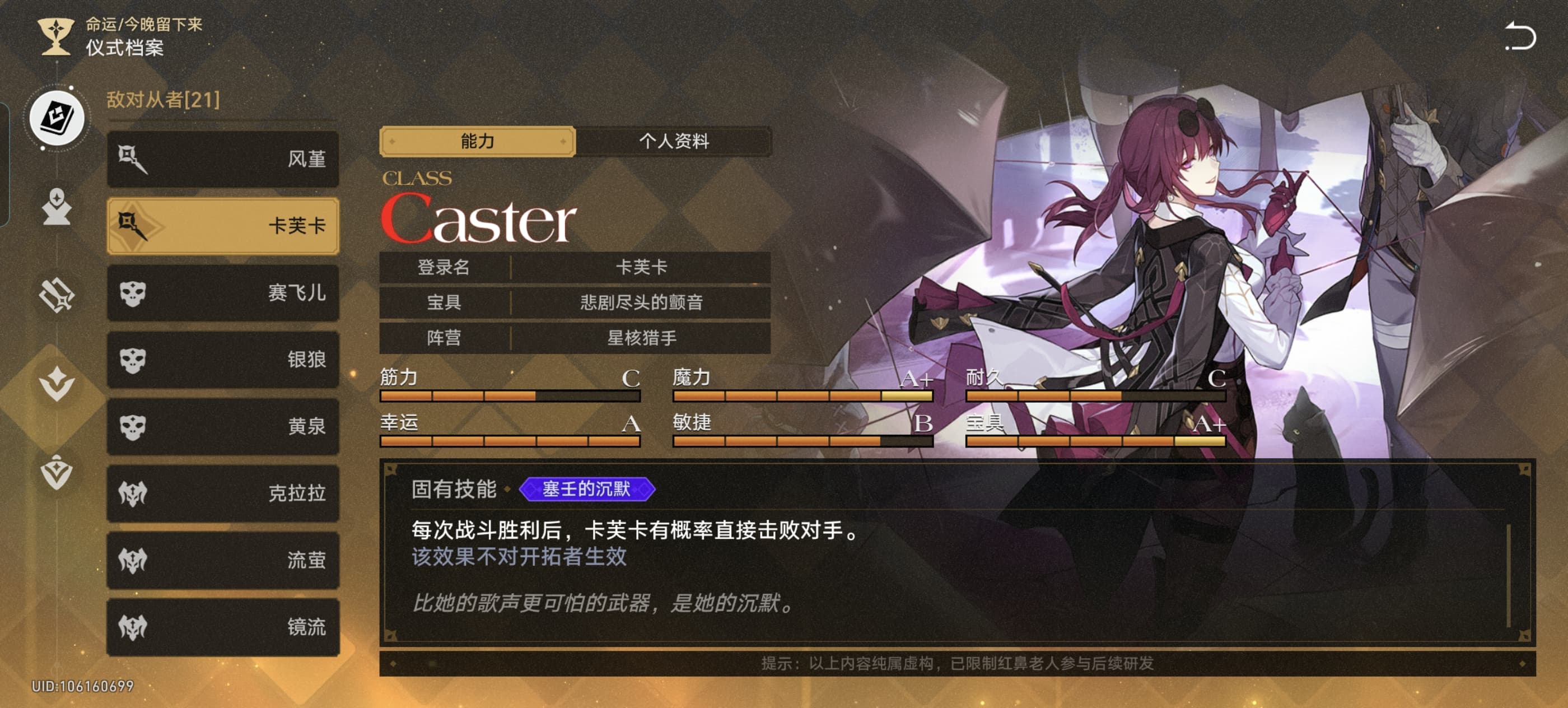Open the 镜流 servant entry

(x=223, y=627)
